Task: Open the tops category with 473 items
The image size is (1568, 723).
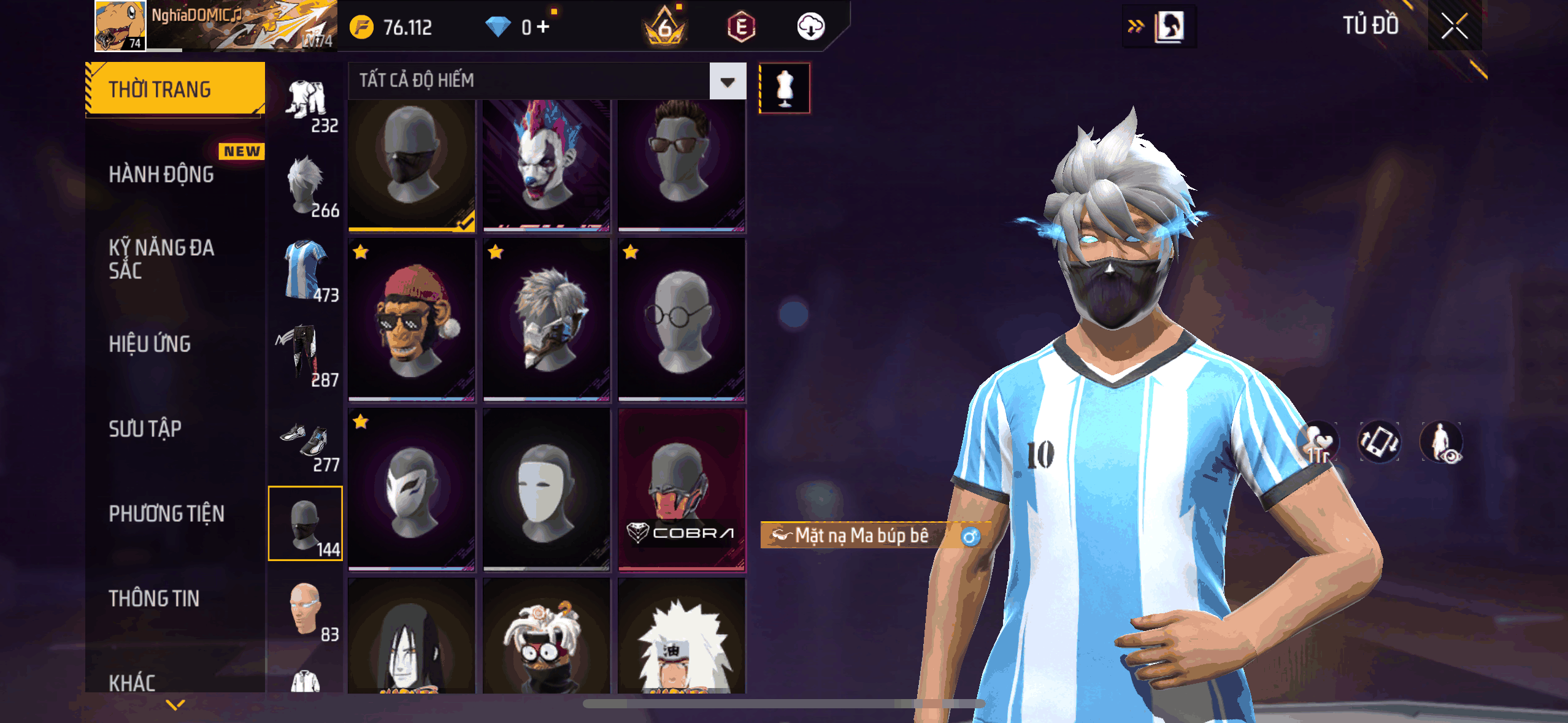Action: pos(306,271)
